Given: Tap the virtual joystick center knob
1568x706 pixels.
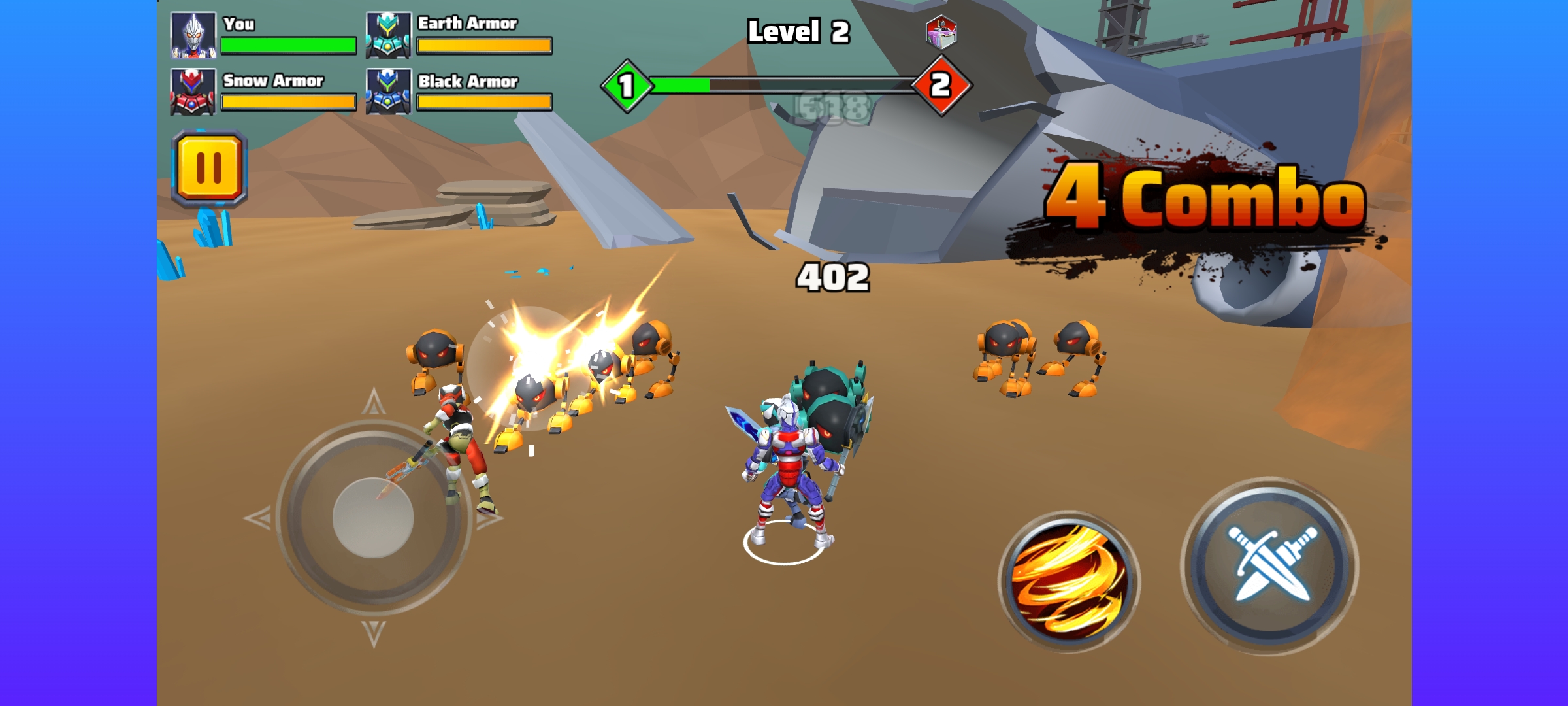Looking at the screenshot, I should pyautogui.click(x=373, y=517).
